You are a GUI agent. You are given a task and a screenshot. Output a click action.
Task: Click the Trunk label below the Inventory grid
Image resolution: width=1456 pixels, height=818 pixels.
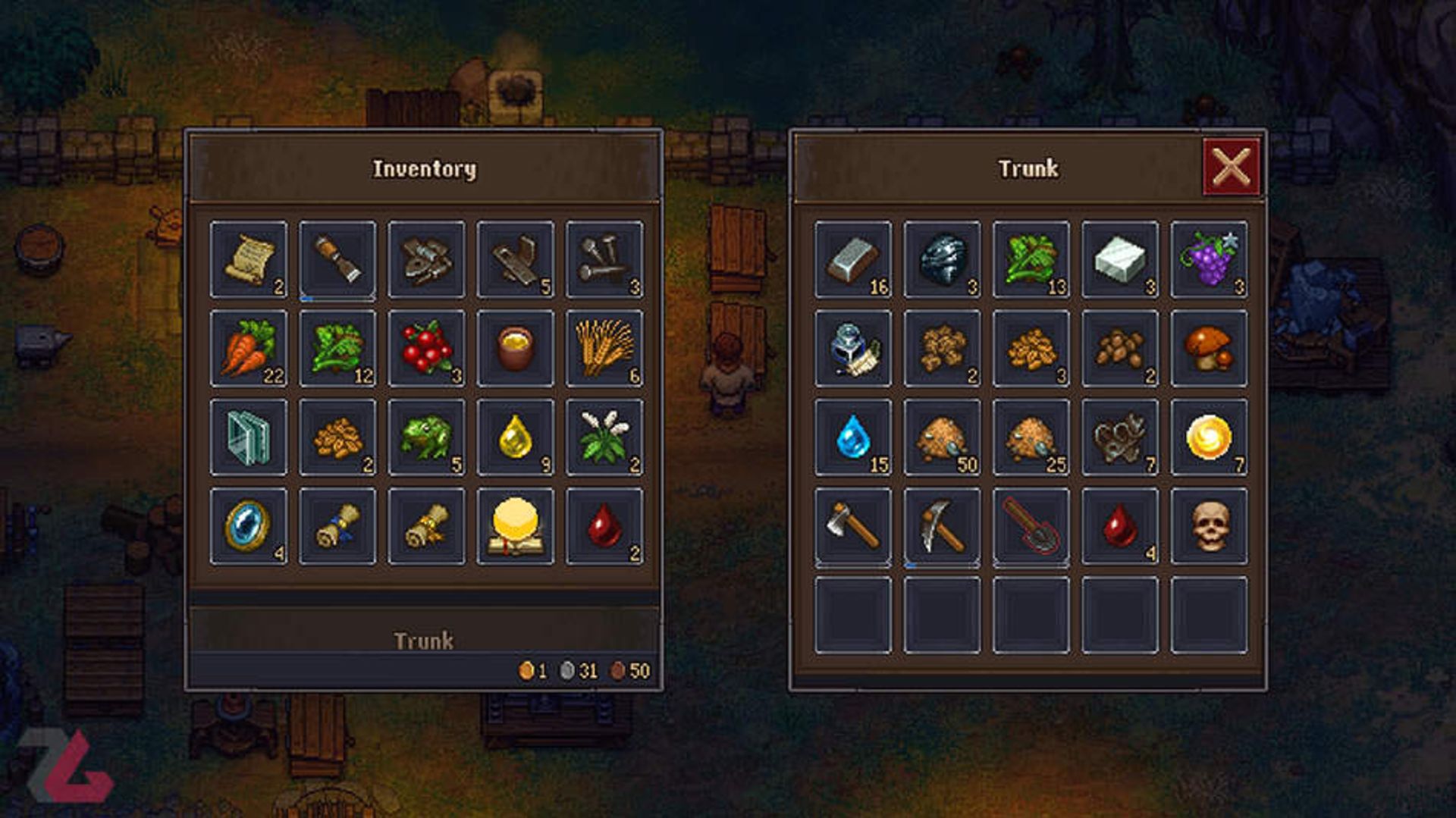click(x=424, y=641)
